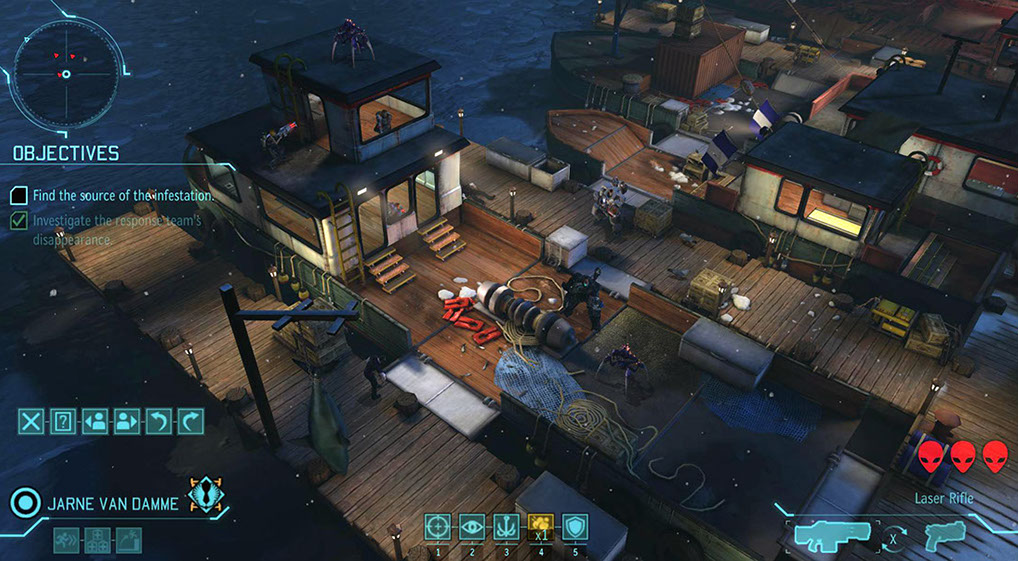Rotate camera with the right curved arrow
The image size is (1019, 561).
click(190, 421)
